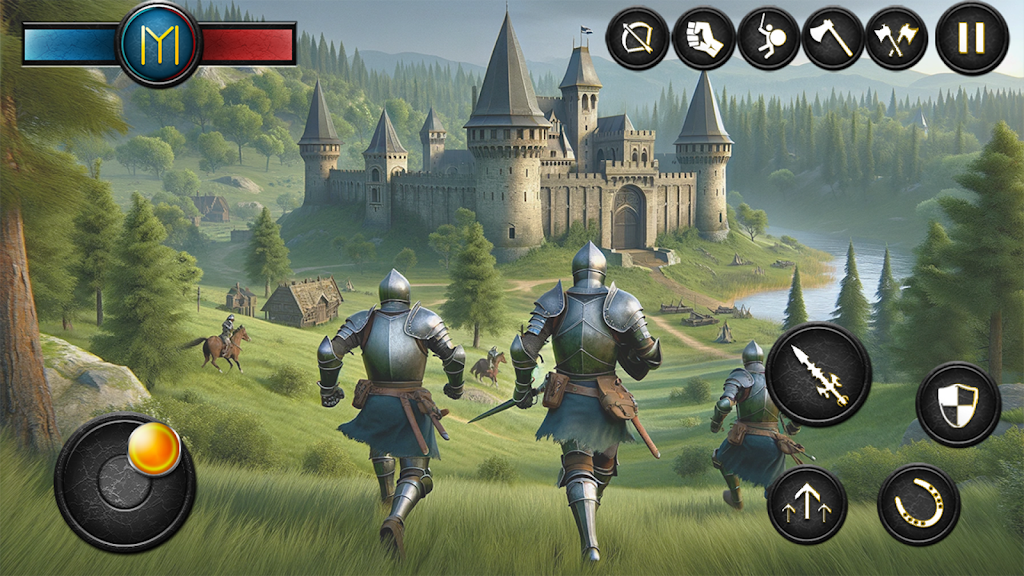Image resolution: width=1024 pixels, height=576 pixels.
Task: Attack with the sword button
Action: coord(818,374)
